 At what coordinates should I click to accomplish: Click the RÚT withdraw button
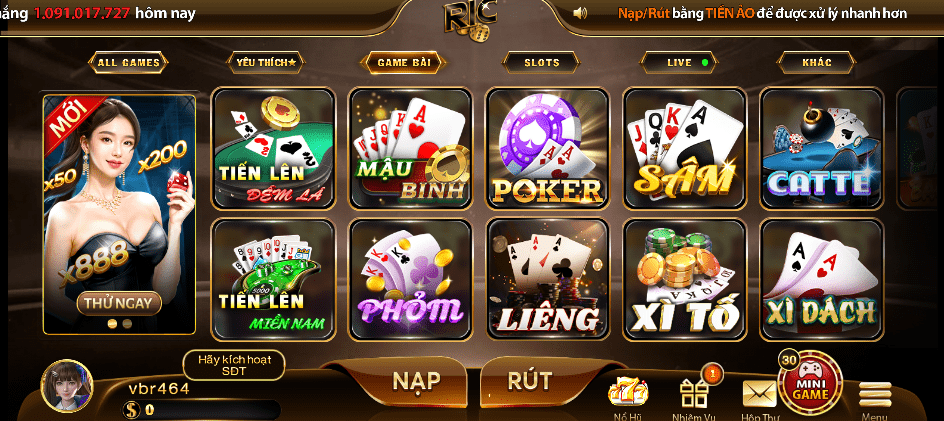pos(530,381)
